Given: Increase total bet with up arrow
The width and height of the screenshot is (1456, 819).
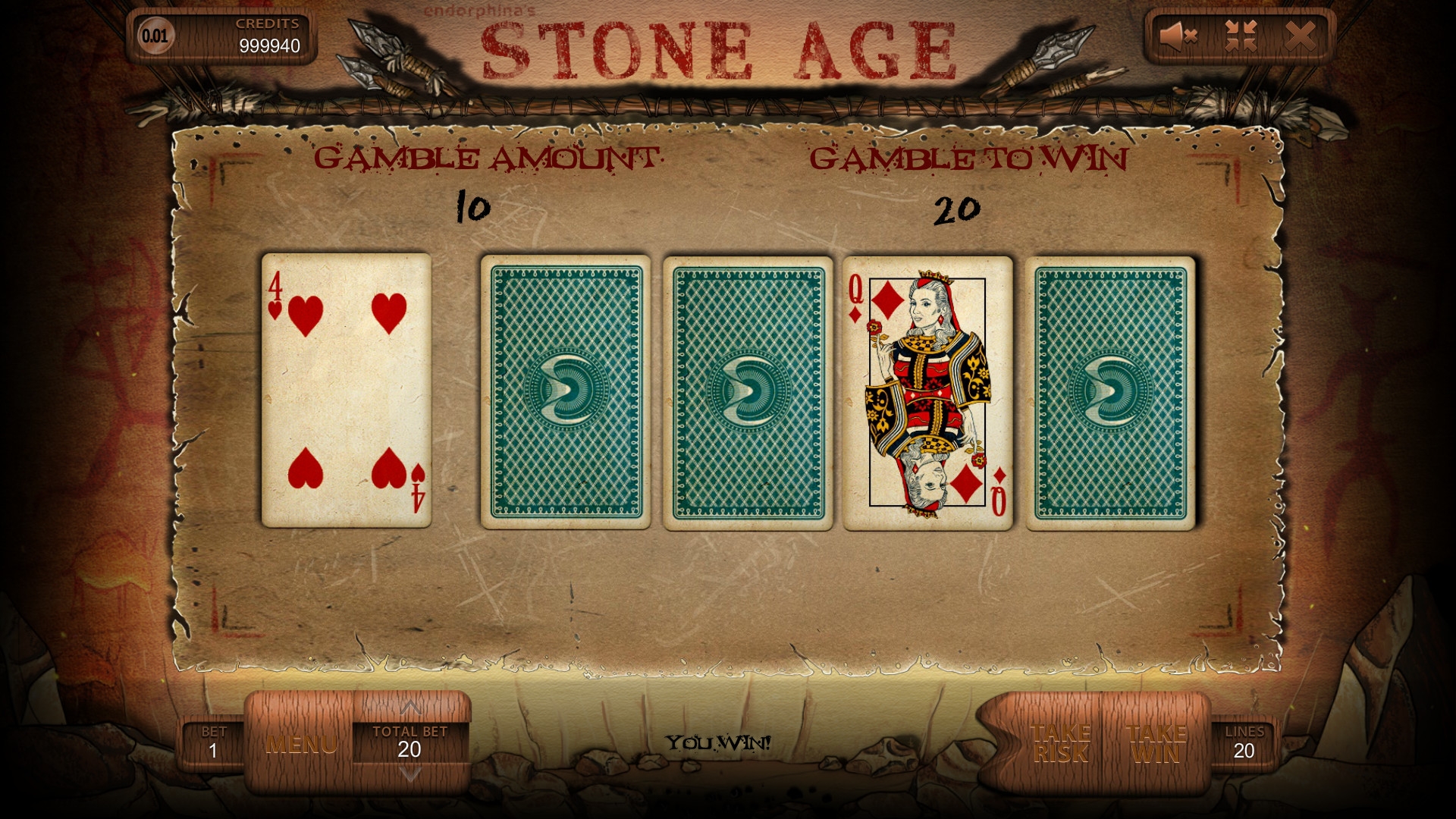Looking at the screenshot, I should [410, 708].
